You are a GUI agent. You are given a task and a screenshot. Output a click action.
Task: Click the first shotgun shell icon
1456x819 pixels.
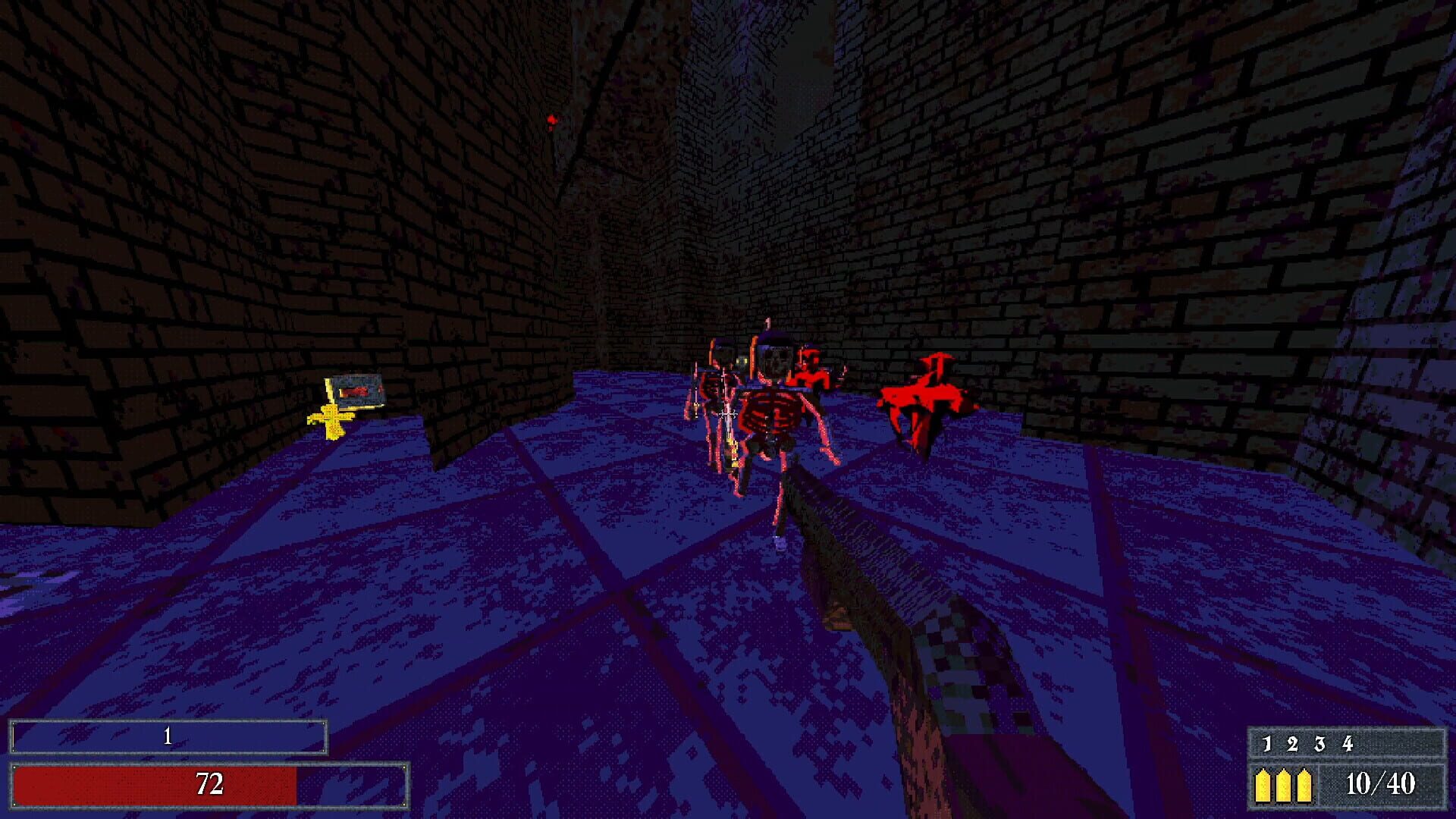click(1263, 786)
